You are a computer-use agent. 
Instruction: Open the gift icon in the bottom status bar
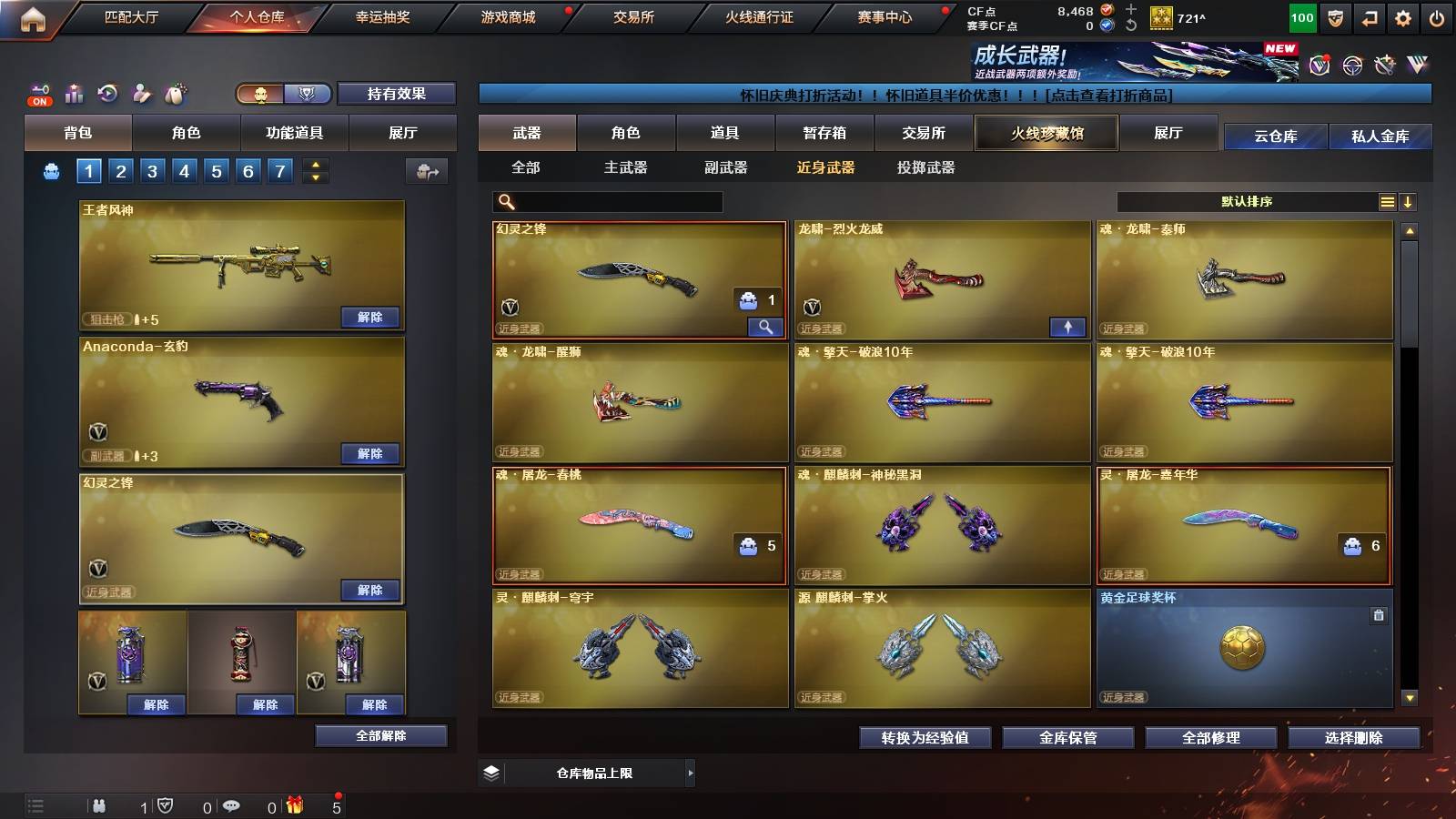295,806
